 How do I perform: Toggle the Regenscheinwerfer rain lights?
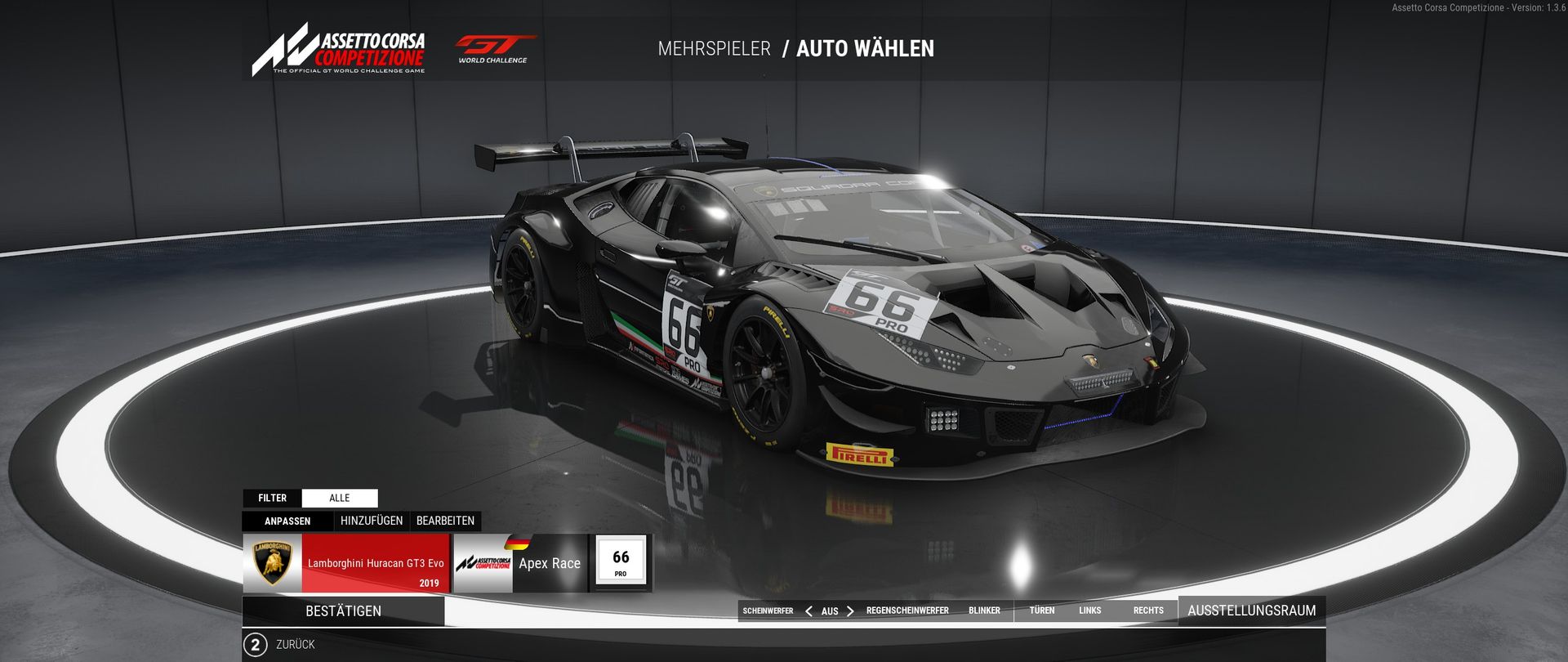(x=907, y=611)
